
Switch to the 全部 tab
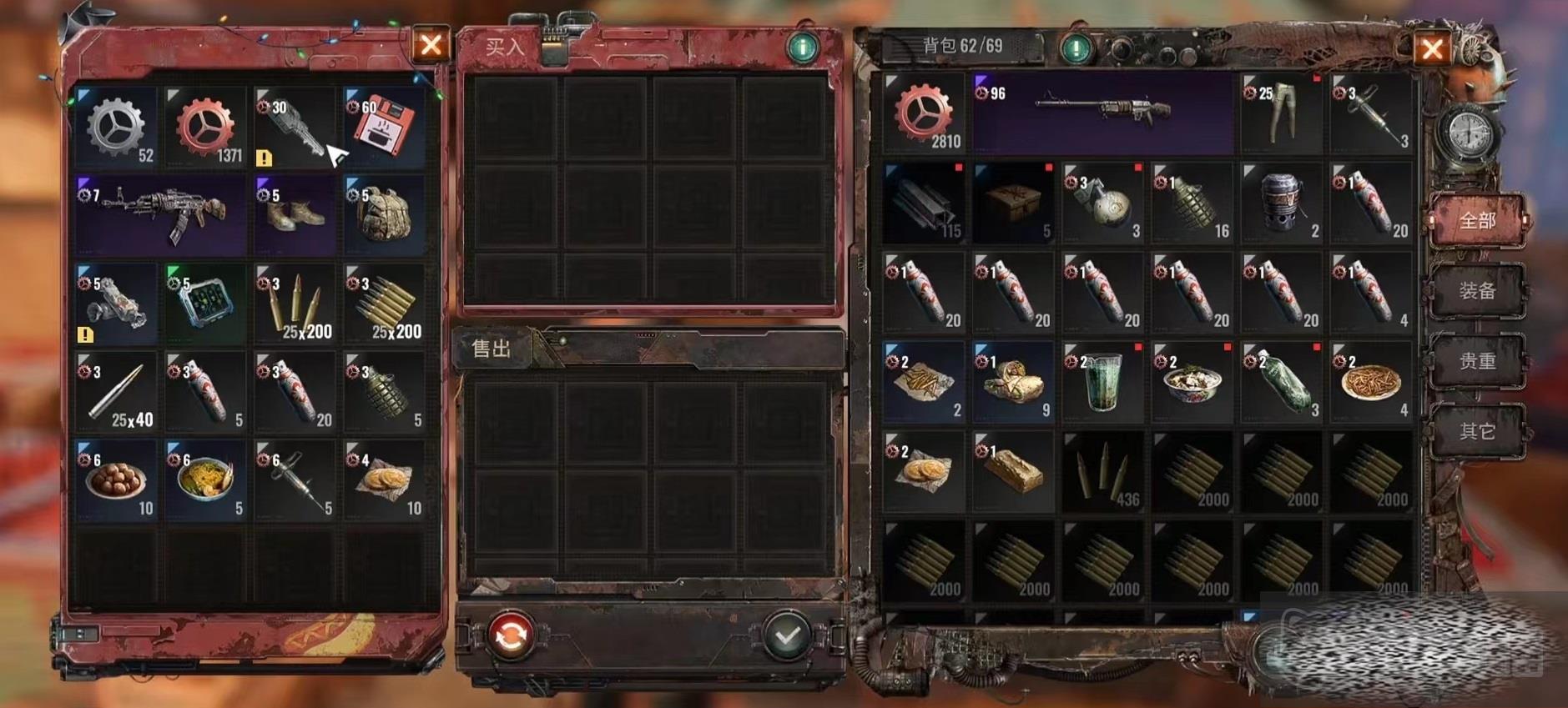[x=1477, y=221]
